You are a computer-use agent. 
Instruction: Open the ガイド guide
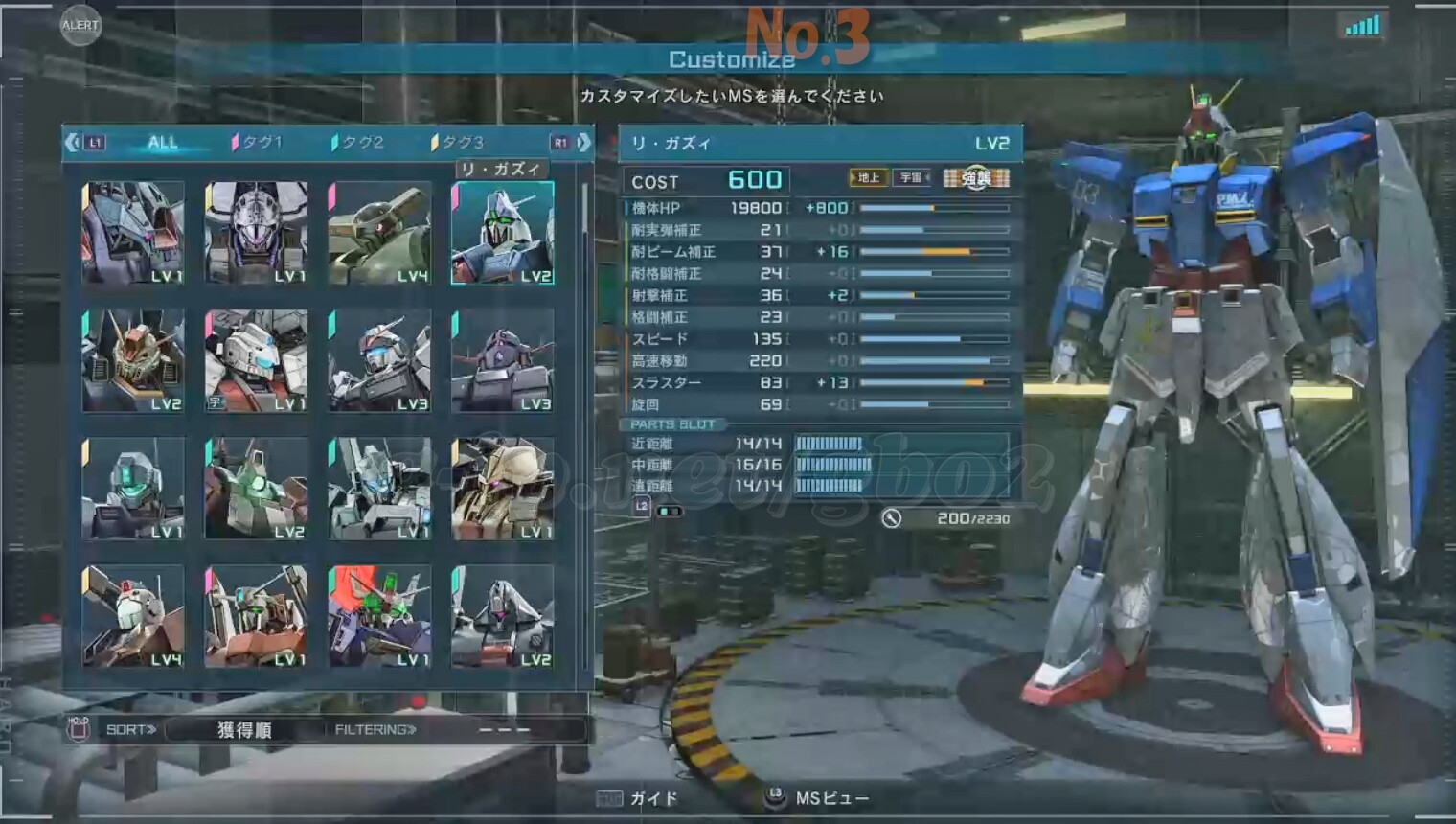tap(639, 798)
